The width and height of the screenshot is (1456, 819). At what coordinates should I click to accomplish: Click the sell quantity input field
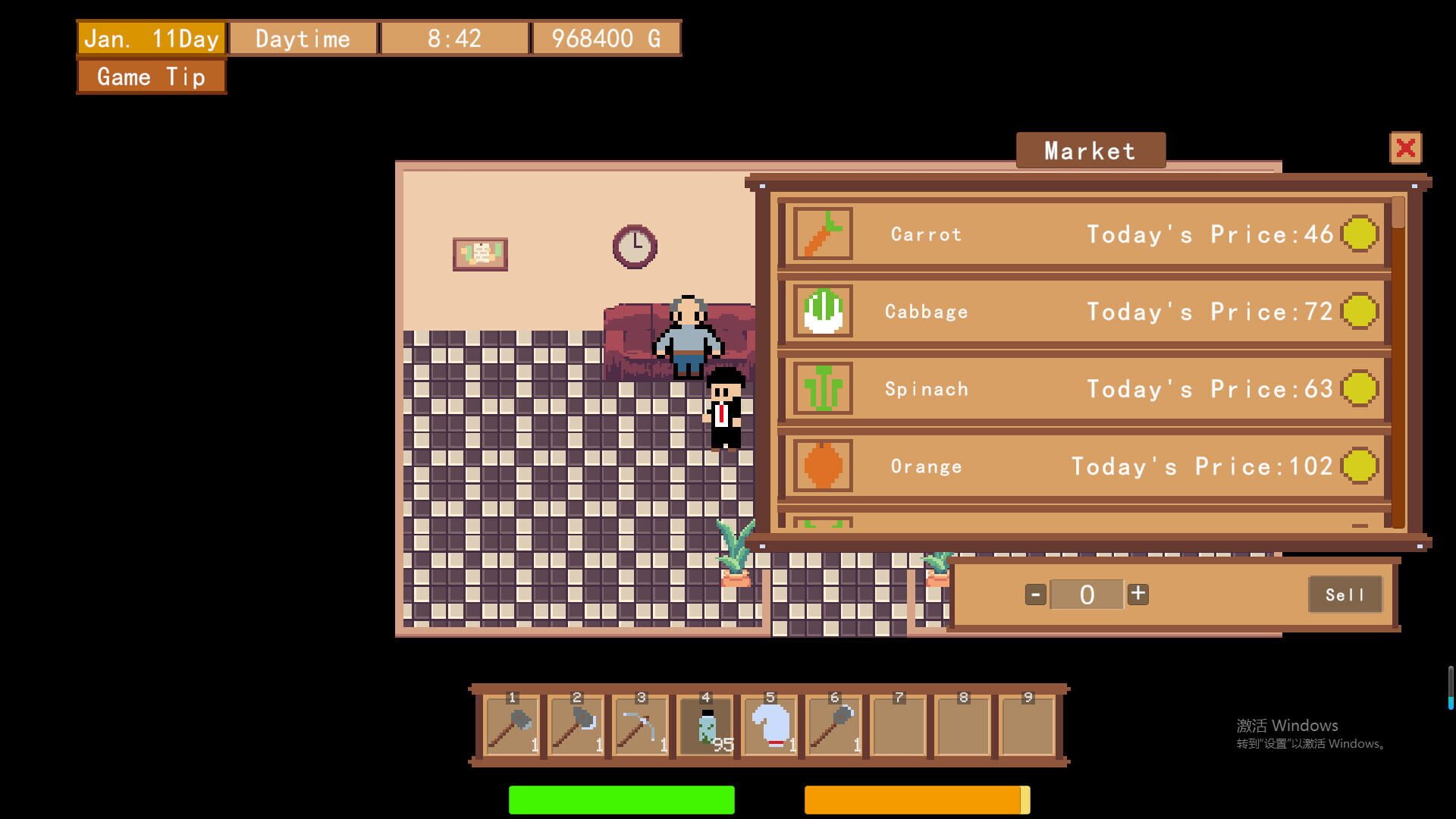[1087, 595]
